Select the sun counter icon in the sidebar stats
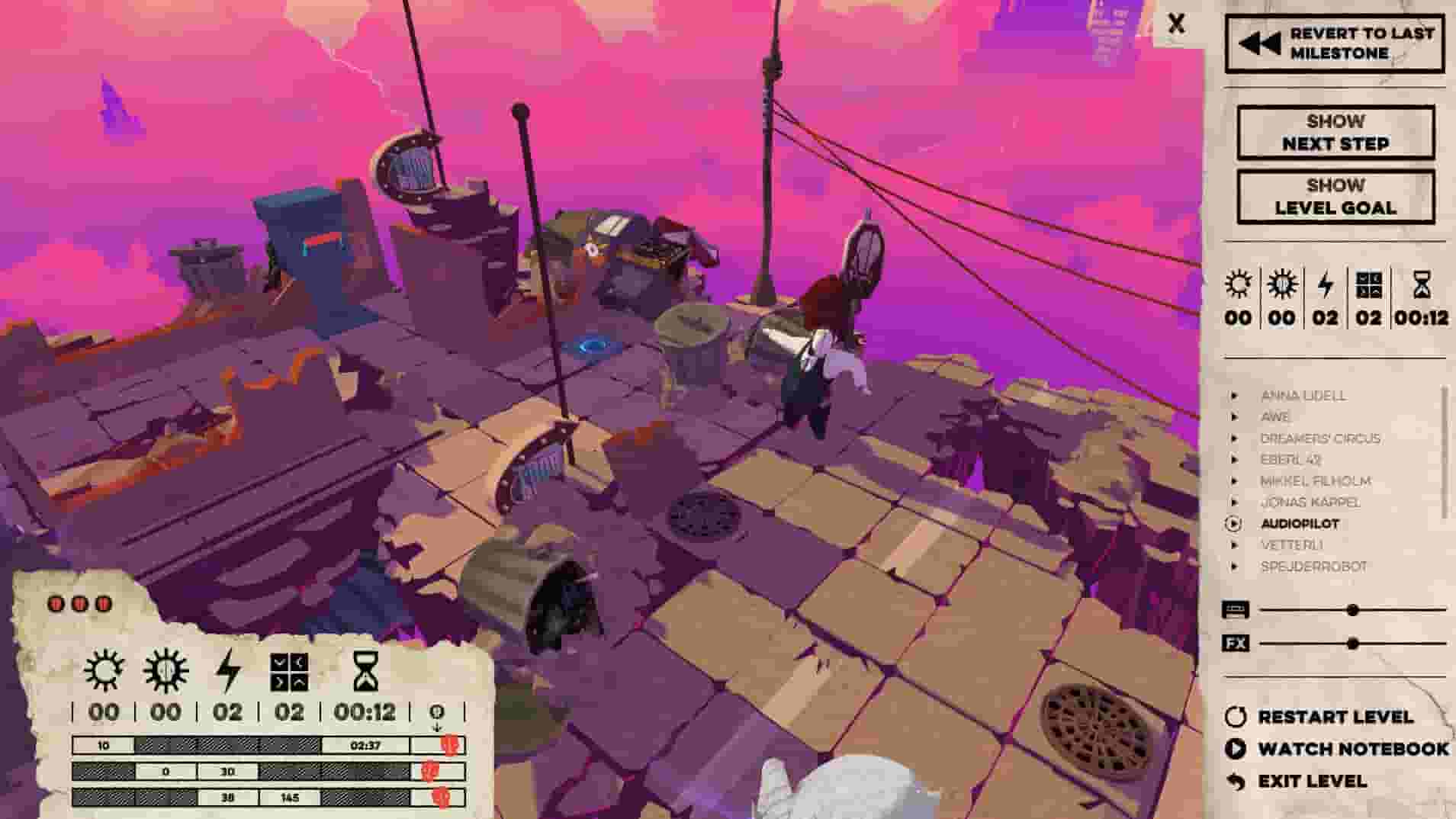This screenshot has width=1456, height=819. (x=1239, y=286)
